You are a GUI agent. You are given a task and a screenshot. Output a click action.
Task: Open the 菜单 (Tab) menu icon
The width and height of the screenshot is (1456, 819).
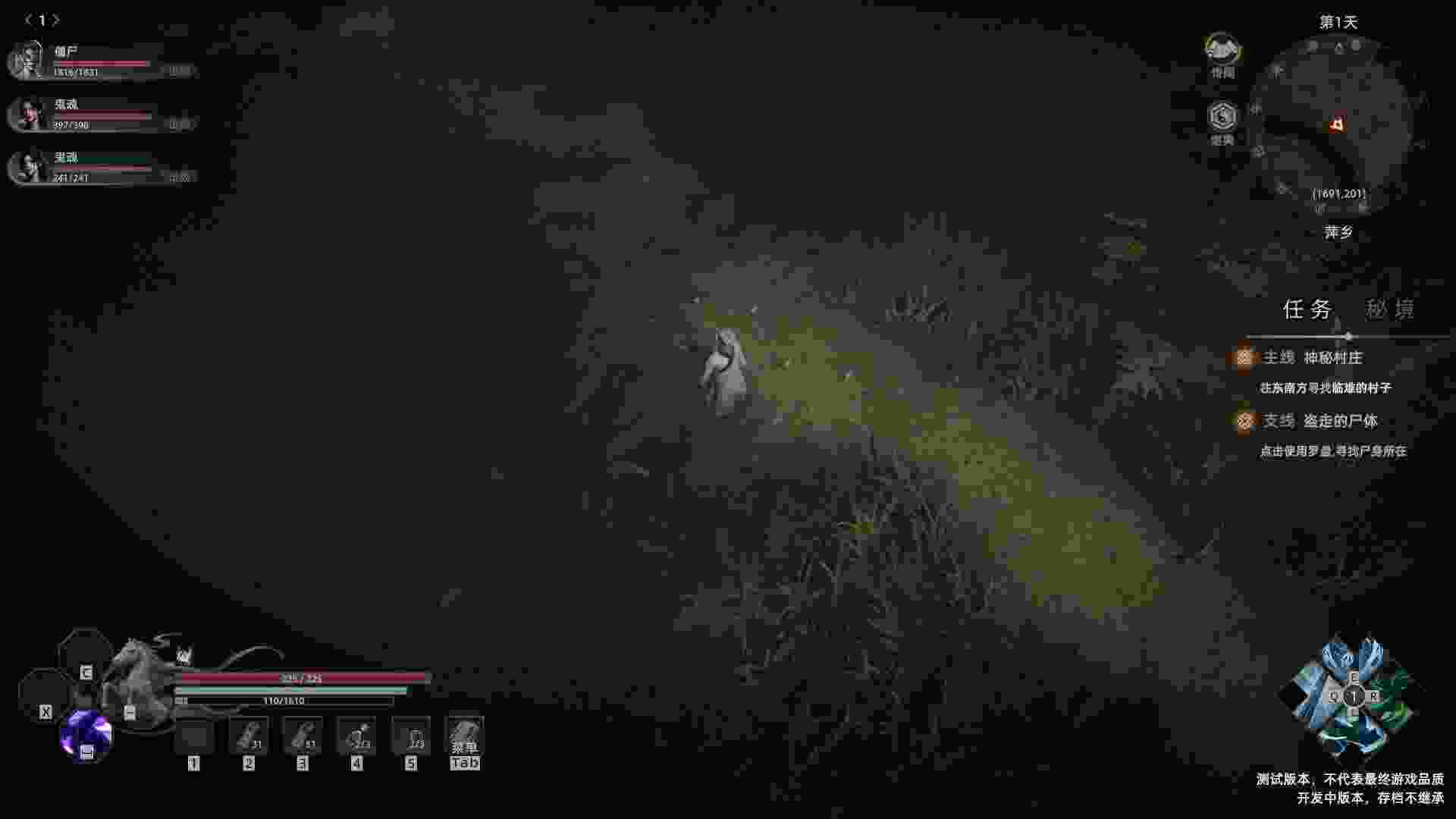465,735
